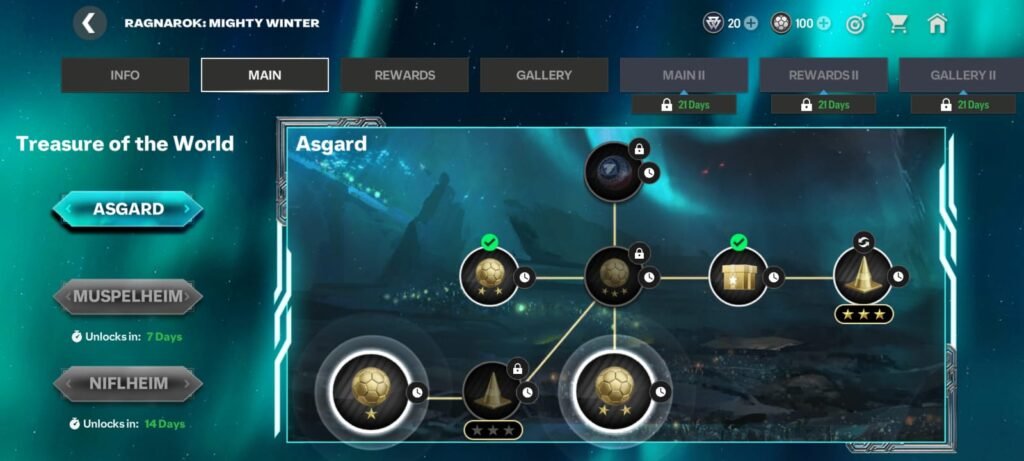1024x461 pixels.
Task: Open the Rewards tab
Action: (x=405, y=75)
